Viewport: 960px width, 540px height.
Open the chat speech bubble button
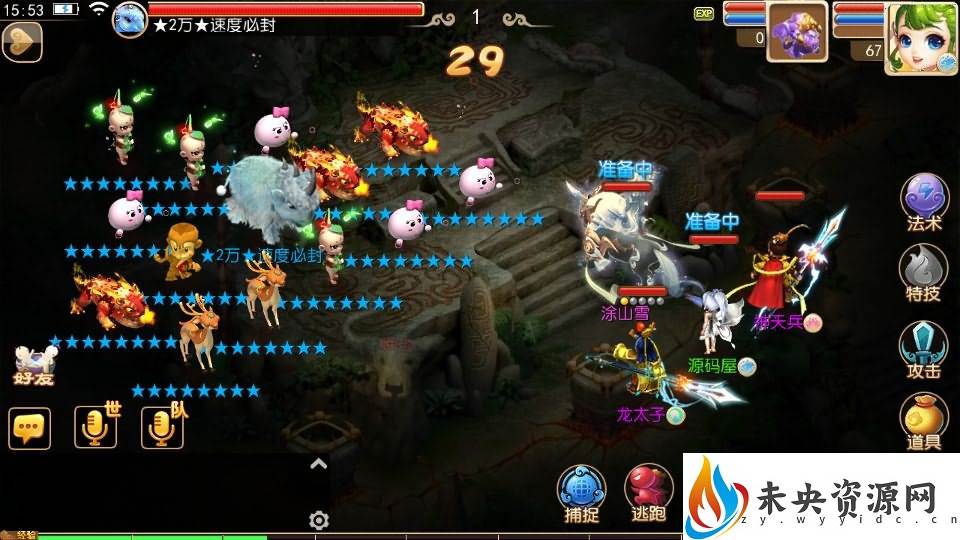tap(30, 428)
